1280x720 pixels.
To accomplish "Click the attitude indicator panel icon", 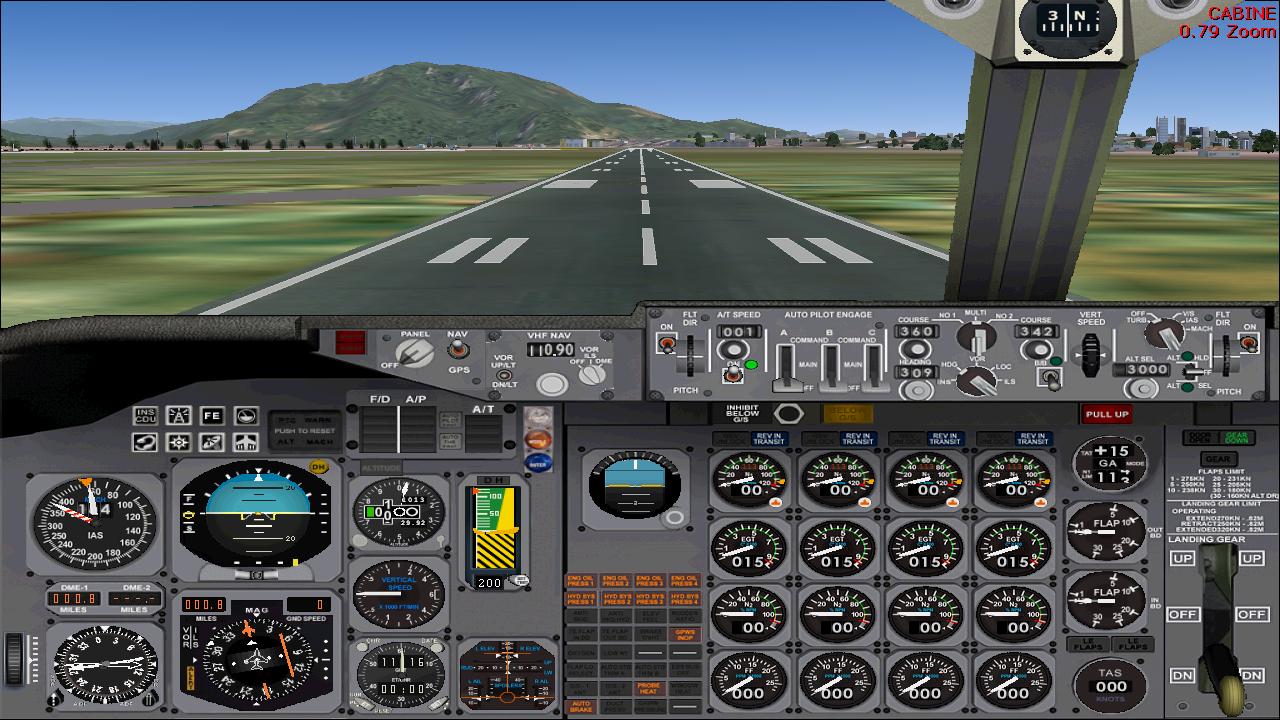I will [x=244, y=415].
